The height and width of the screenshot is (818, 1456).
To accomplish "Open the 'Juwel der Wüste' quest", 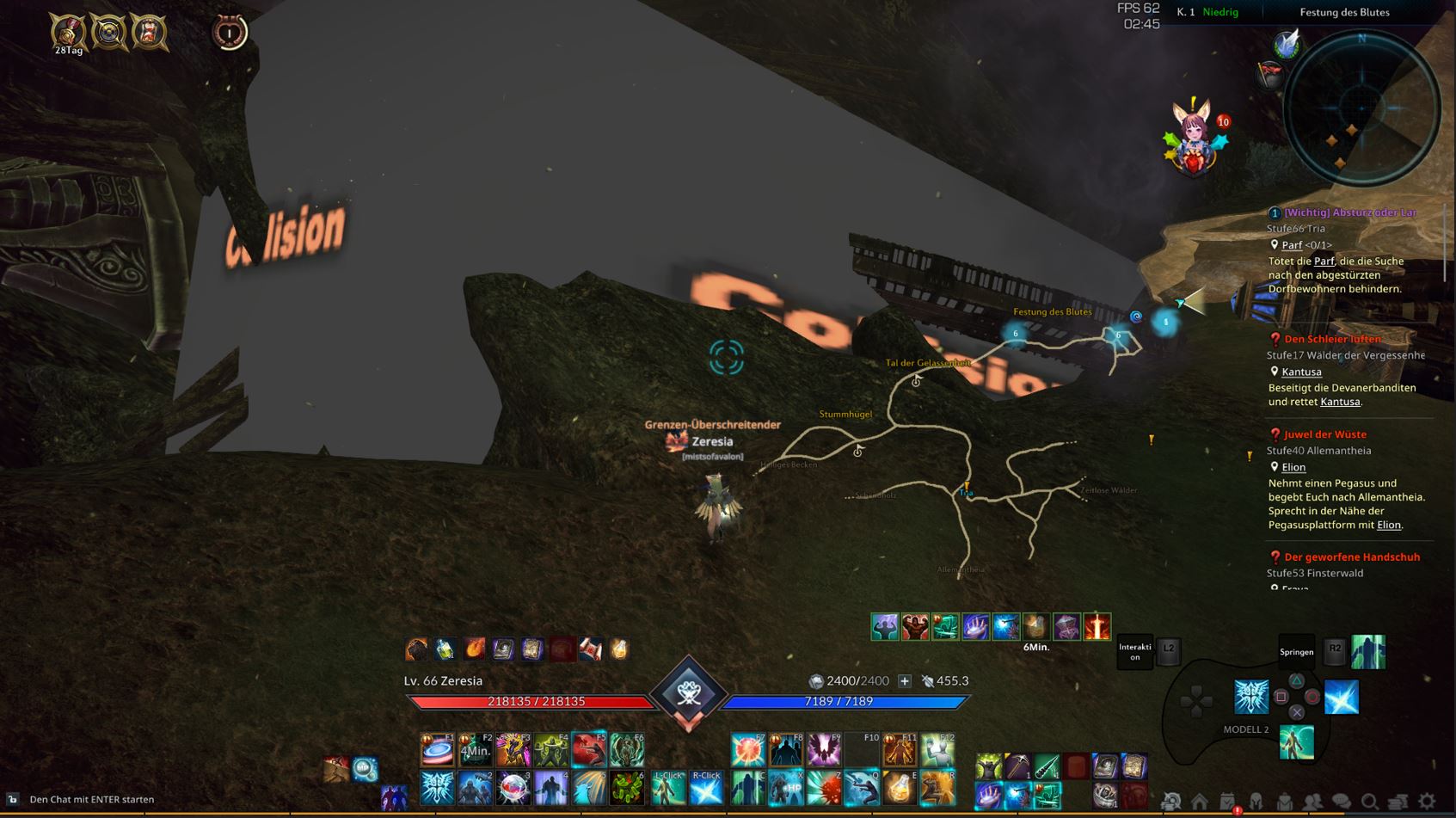I will [x=1324, y=434].
